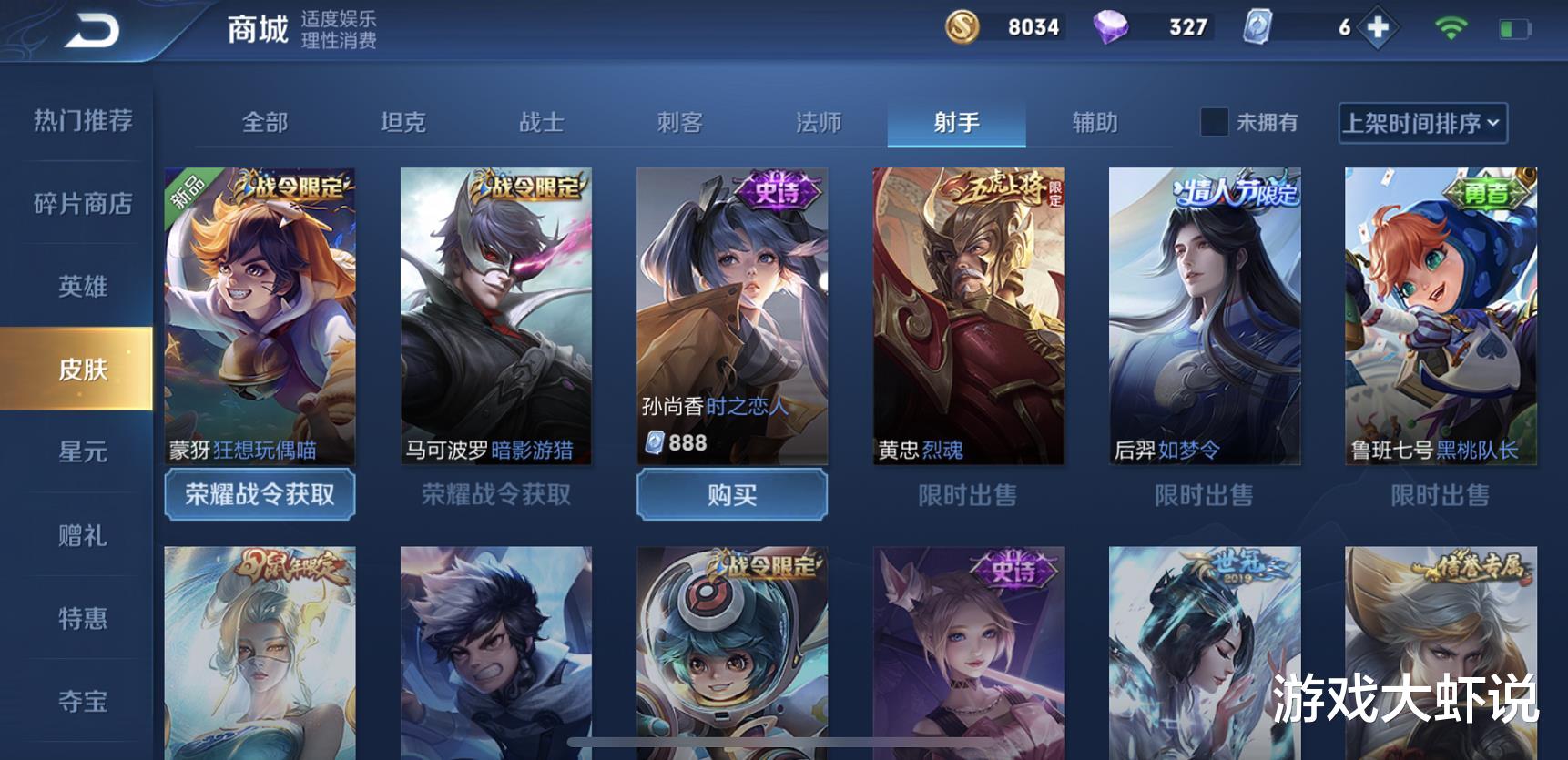1568x760 pixels.
Task: Click the WiFi status icon
Action: tap(1453, 27)
